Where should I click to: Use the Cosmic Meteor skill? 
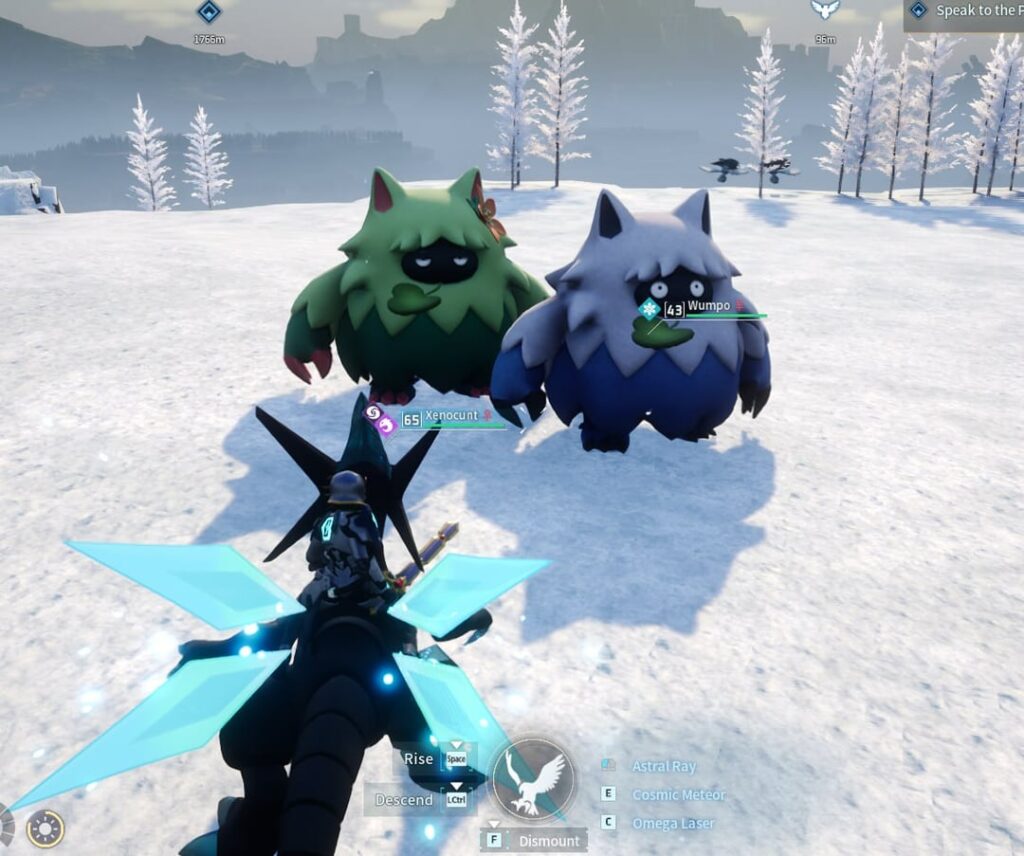pyautogui.click(x=678, y=795)
